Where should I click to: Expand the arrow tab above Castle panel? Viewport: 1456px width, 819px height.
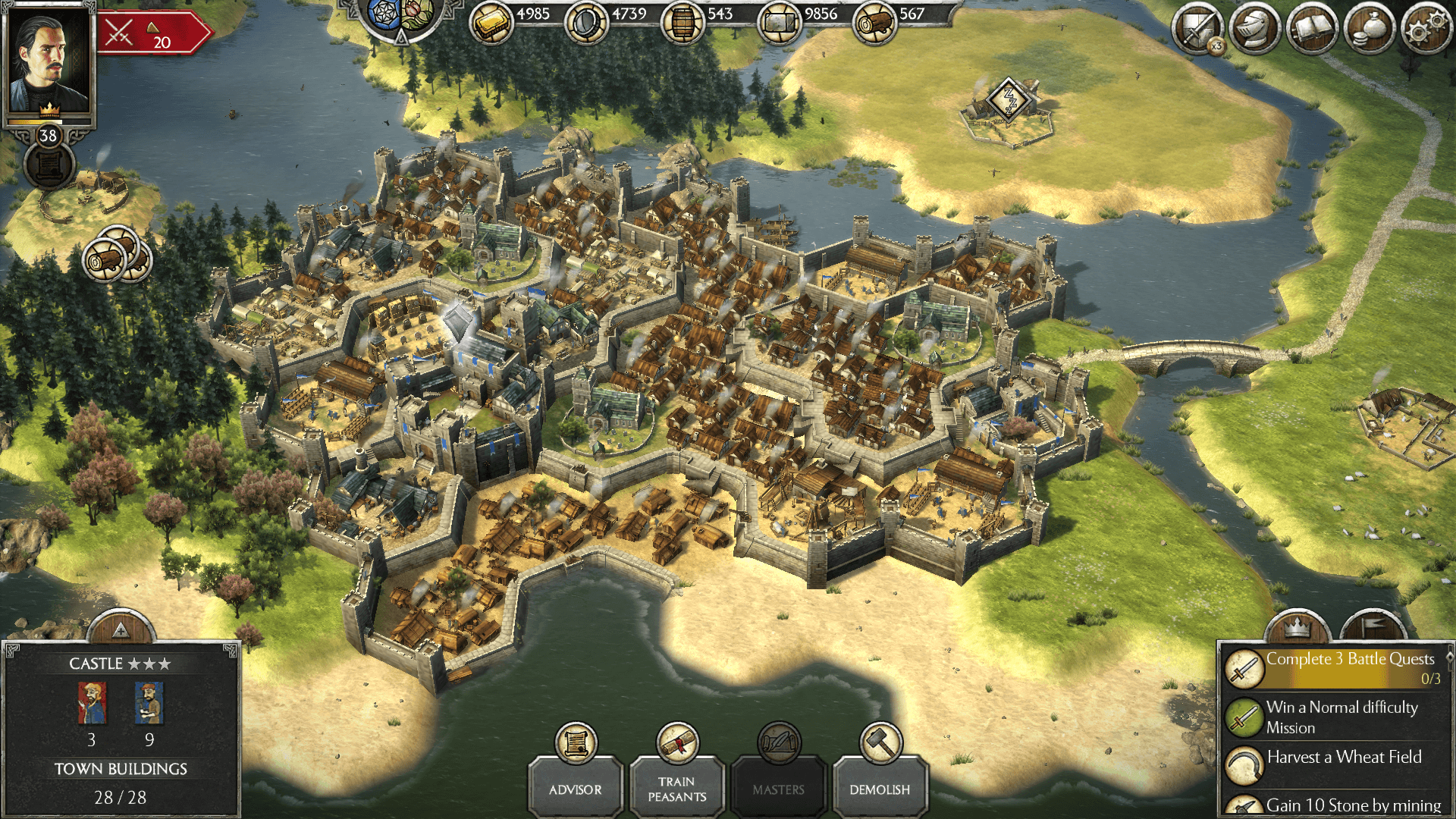click(121, 629)
